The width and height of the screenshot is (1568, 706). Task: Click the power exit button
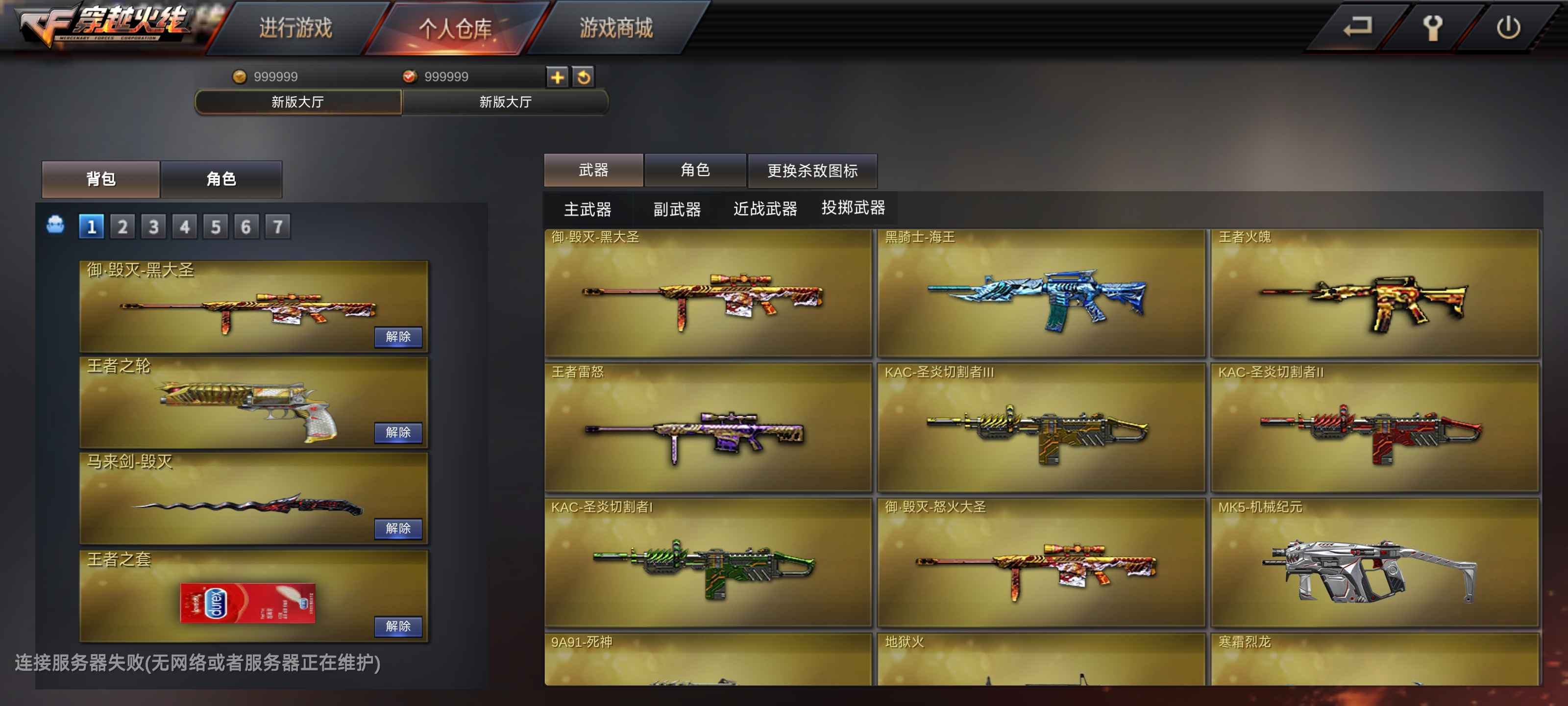(x=1508, y=27)
